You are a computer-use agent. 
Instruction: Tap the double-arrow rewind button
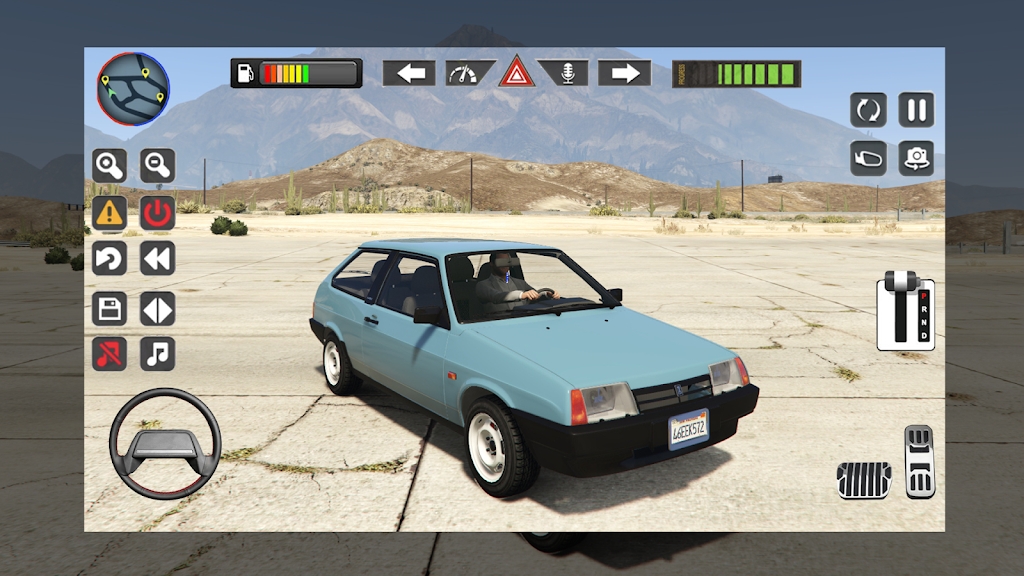click(157, 259)
